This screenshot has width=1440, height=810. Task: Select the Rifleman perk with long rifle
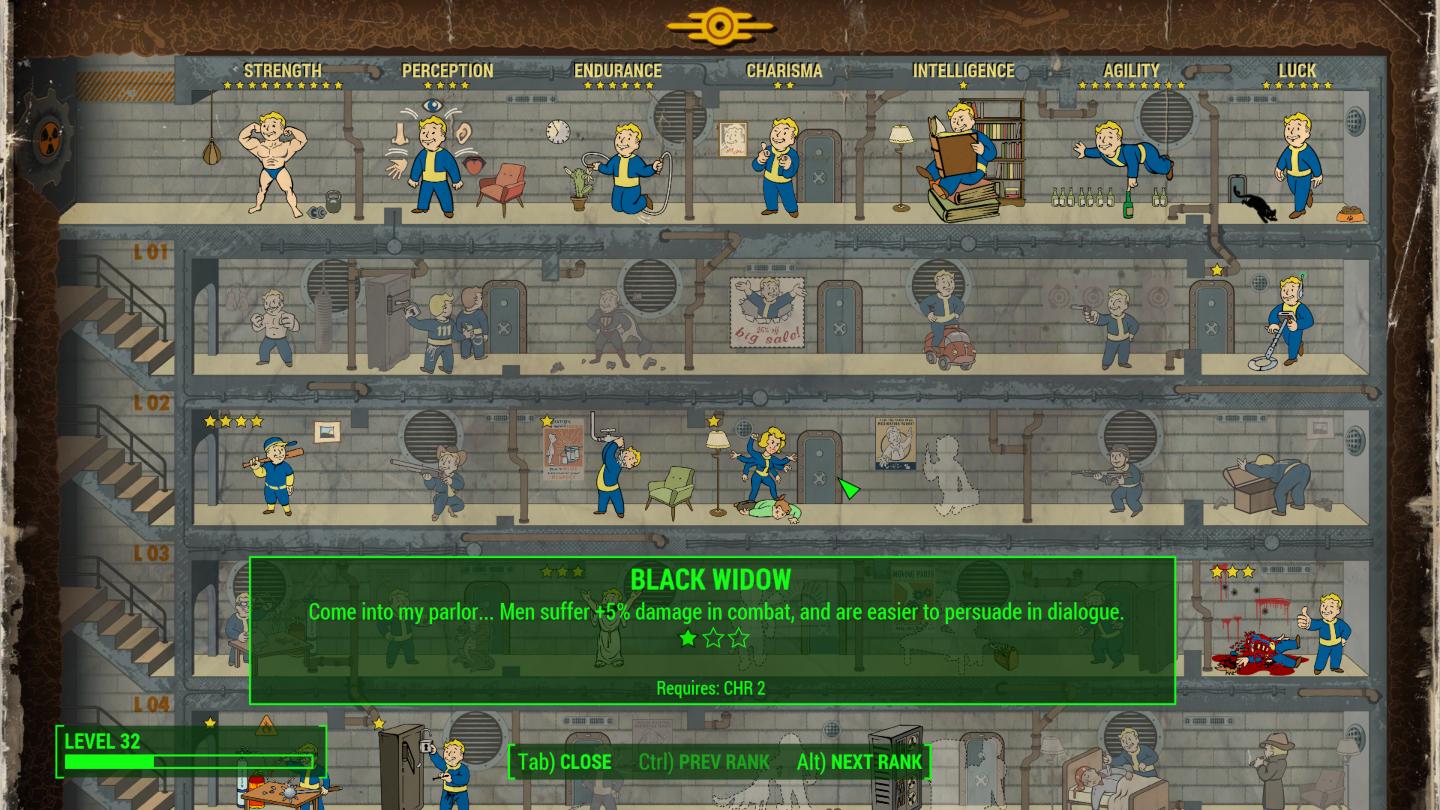click(x=440, y=480)
